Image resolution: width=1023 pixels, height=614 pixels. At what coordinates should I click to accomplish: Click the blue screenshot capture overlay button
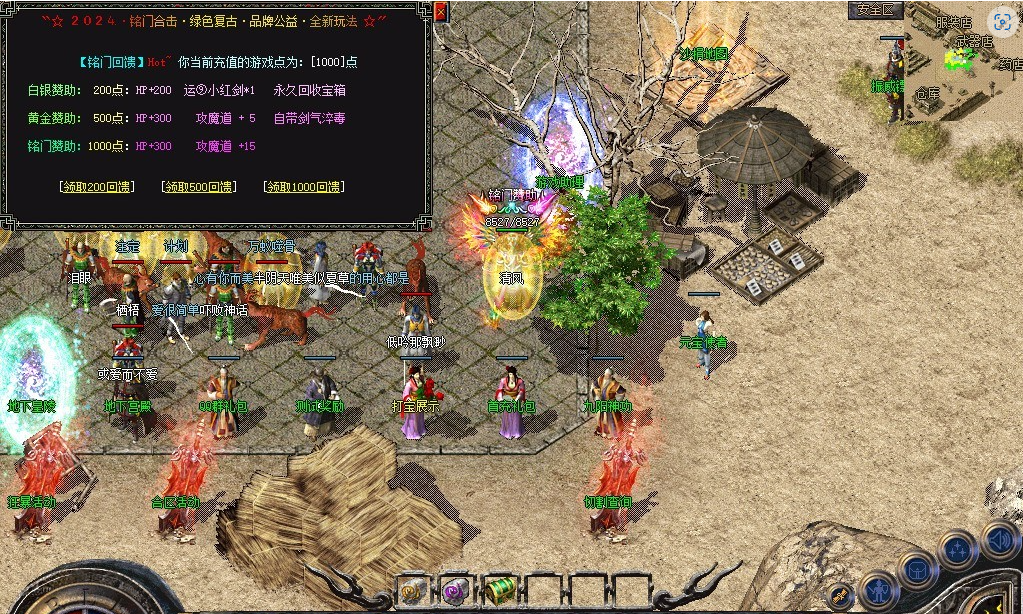pos(1002,22)
